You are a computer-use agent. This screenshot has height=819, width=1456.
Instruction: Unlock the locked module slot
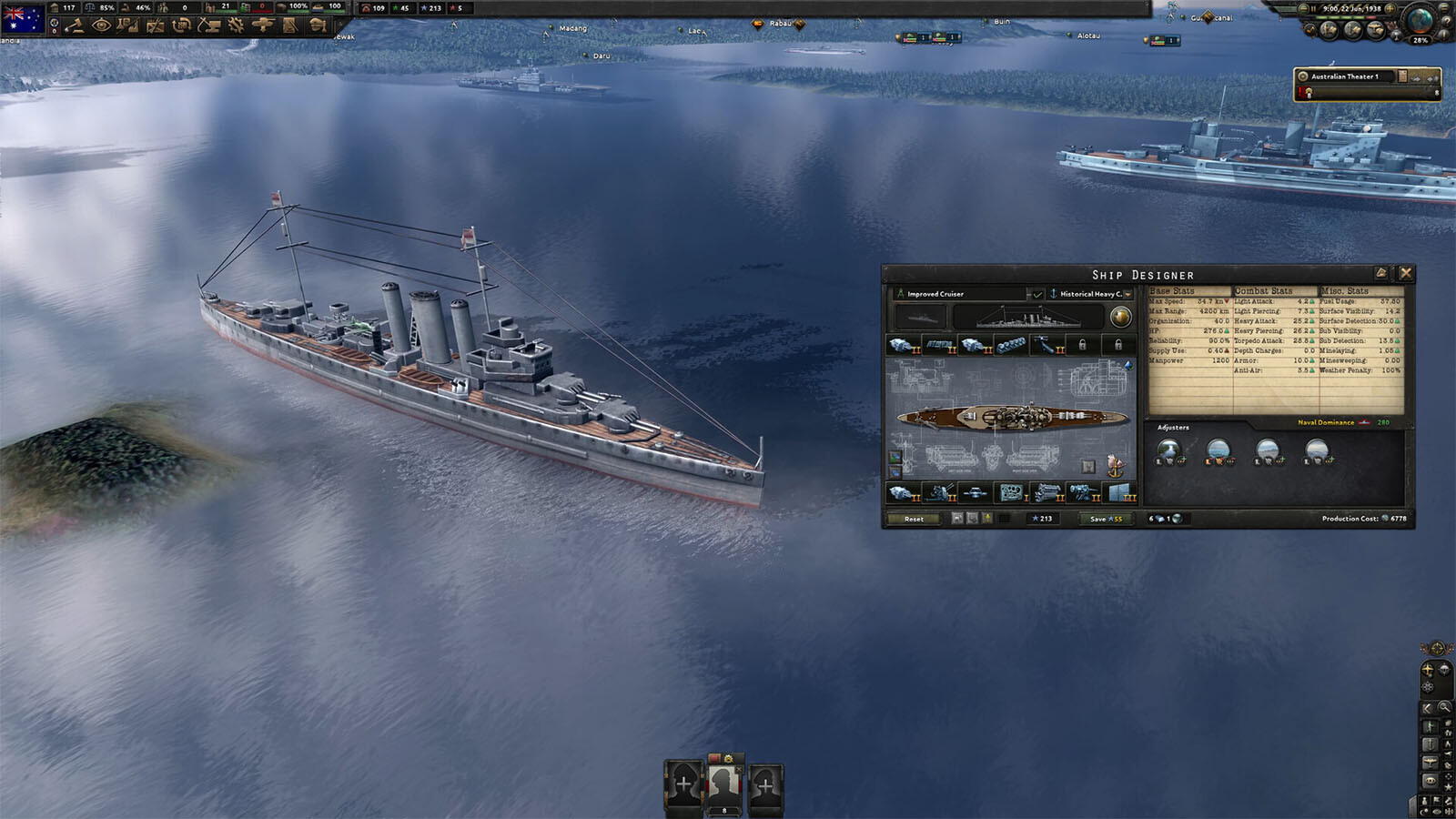pyautogui.click(x=1083, y=345)
